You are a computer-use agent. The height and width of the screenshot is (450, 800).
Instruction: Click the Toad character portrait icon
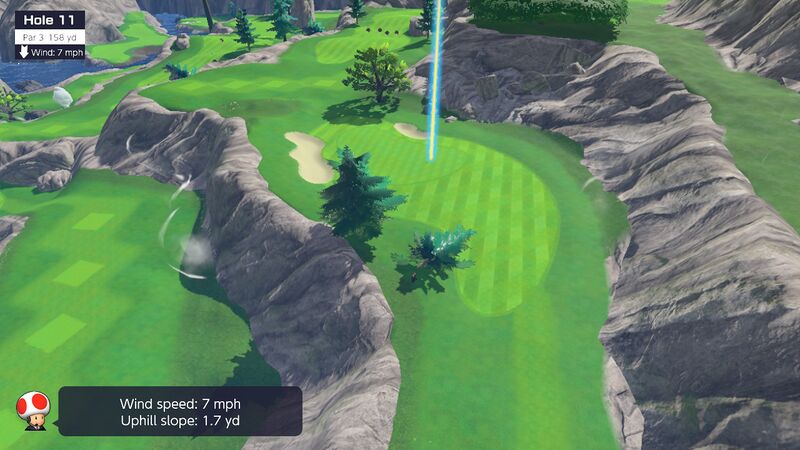[x=32, y=409]
